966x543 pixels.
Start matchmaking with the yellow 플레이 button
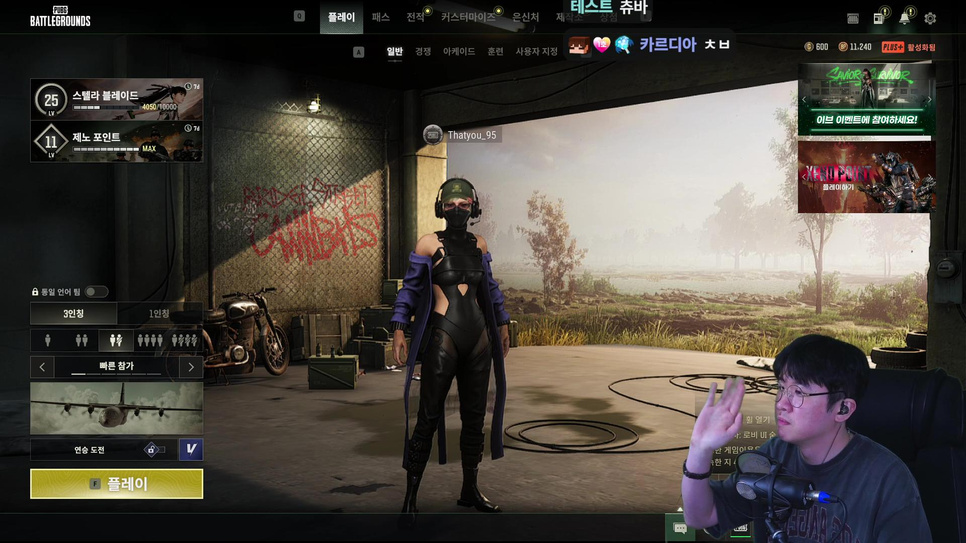click(x=116, y=484)
